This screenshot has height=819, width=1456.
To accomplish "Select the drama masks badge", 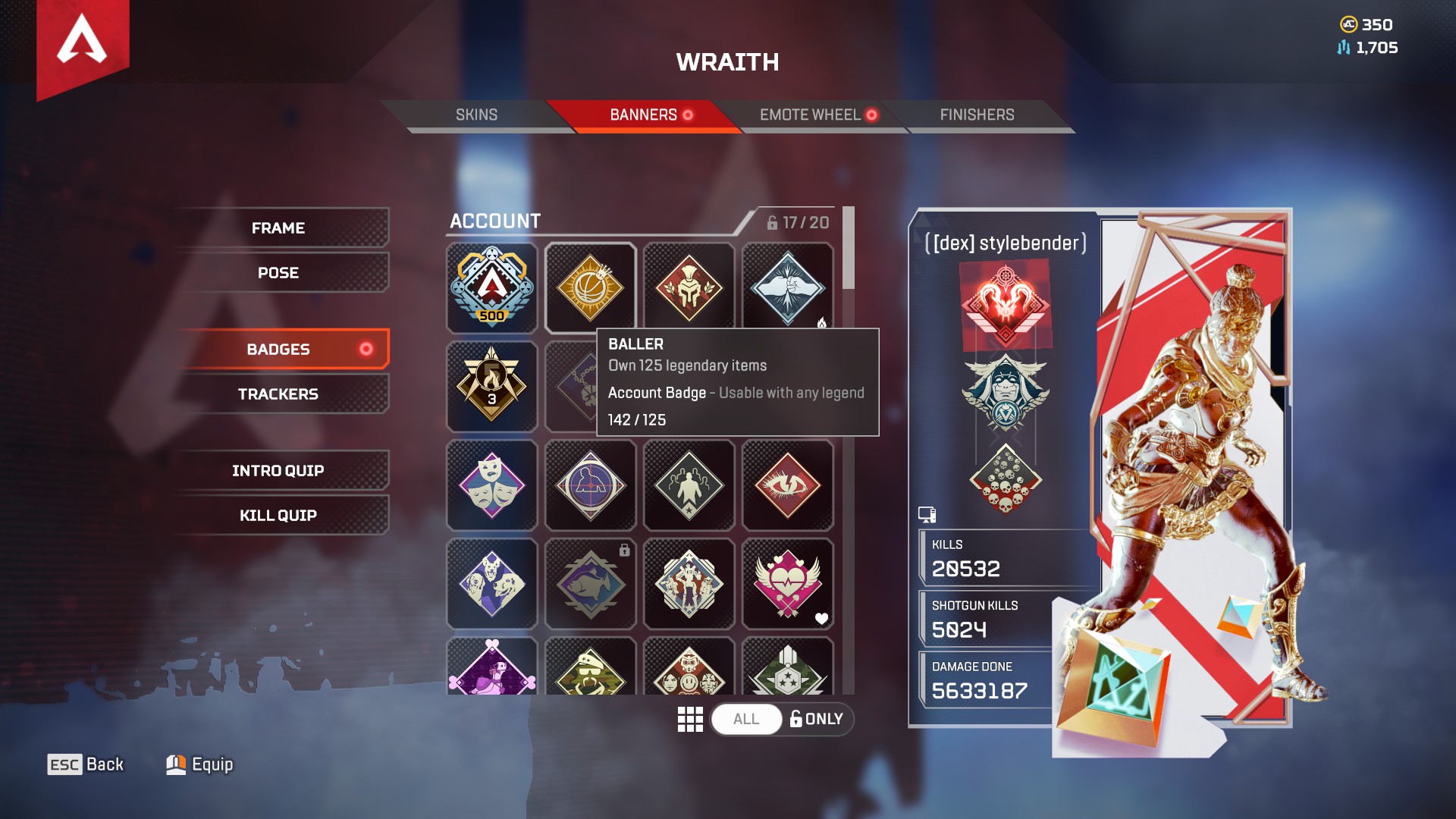I will (491, 485).
